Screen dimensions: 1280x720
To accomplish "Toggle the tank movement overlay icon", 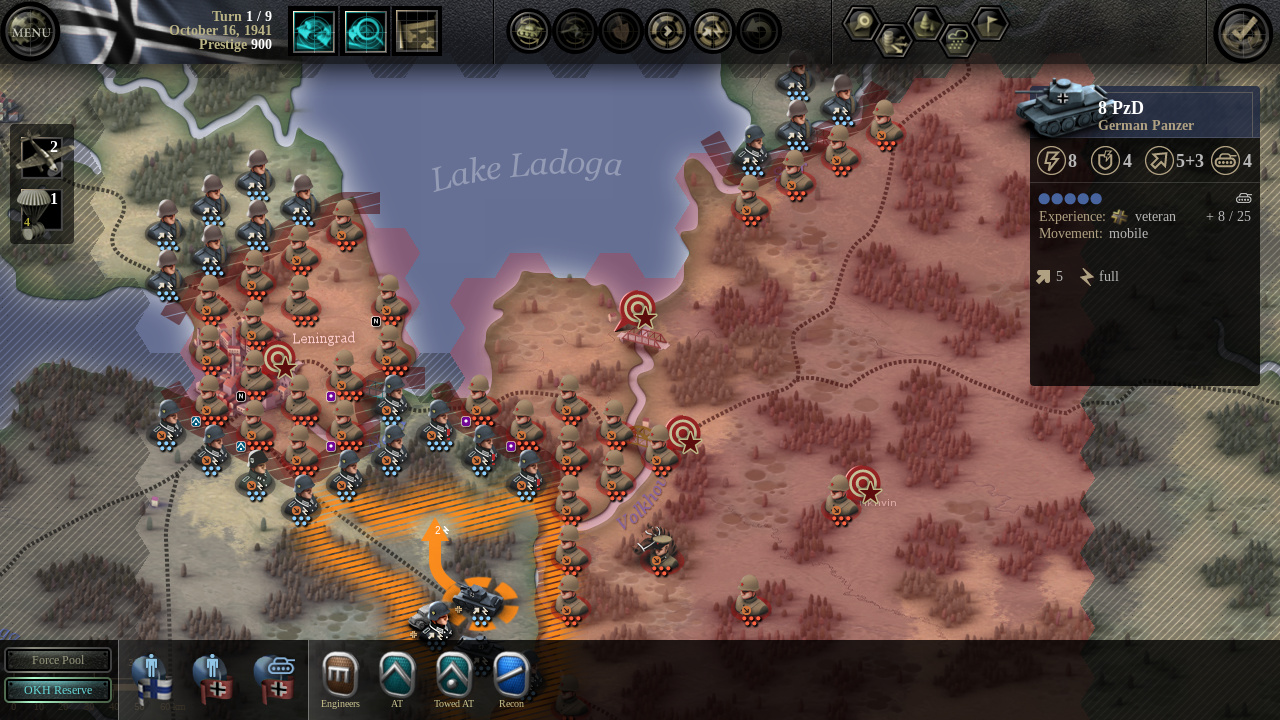I will 528,31.
